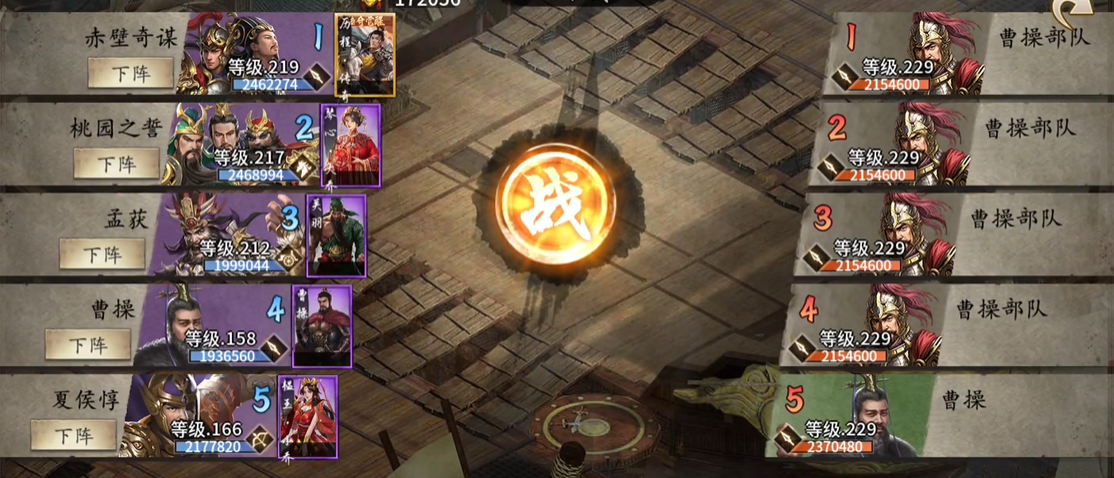The image size is (1114, 478).
Task: Open the companion card beside player's 曹操
Action: [x=322, y=328]
